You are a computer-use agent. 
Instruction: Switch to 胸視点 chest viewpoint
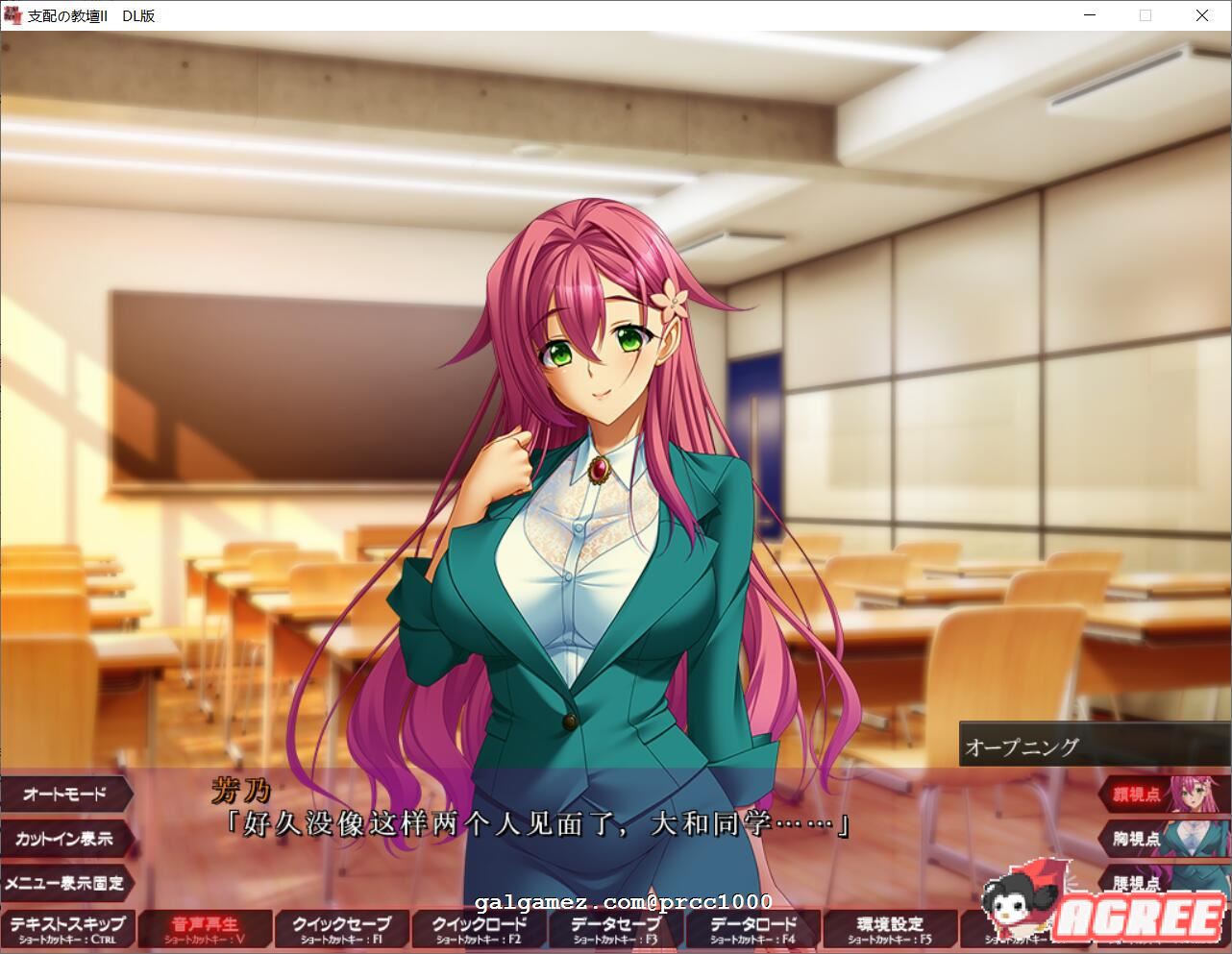[1139, 839]
